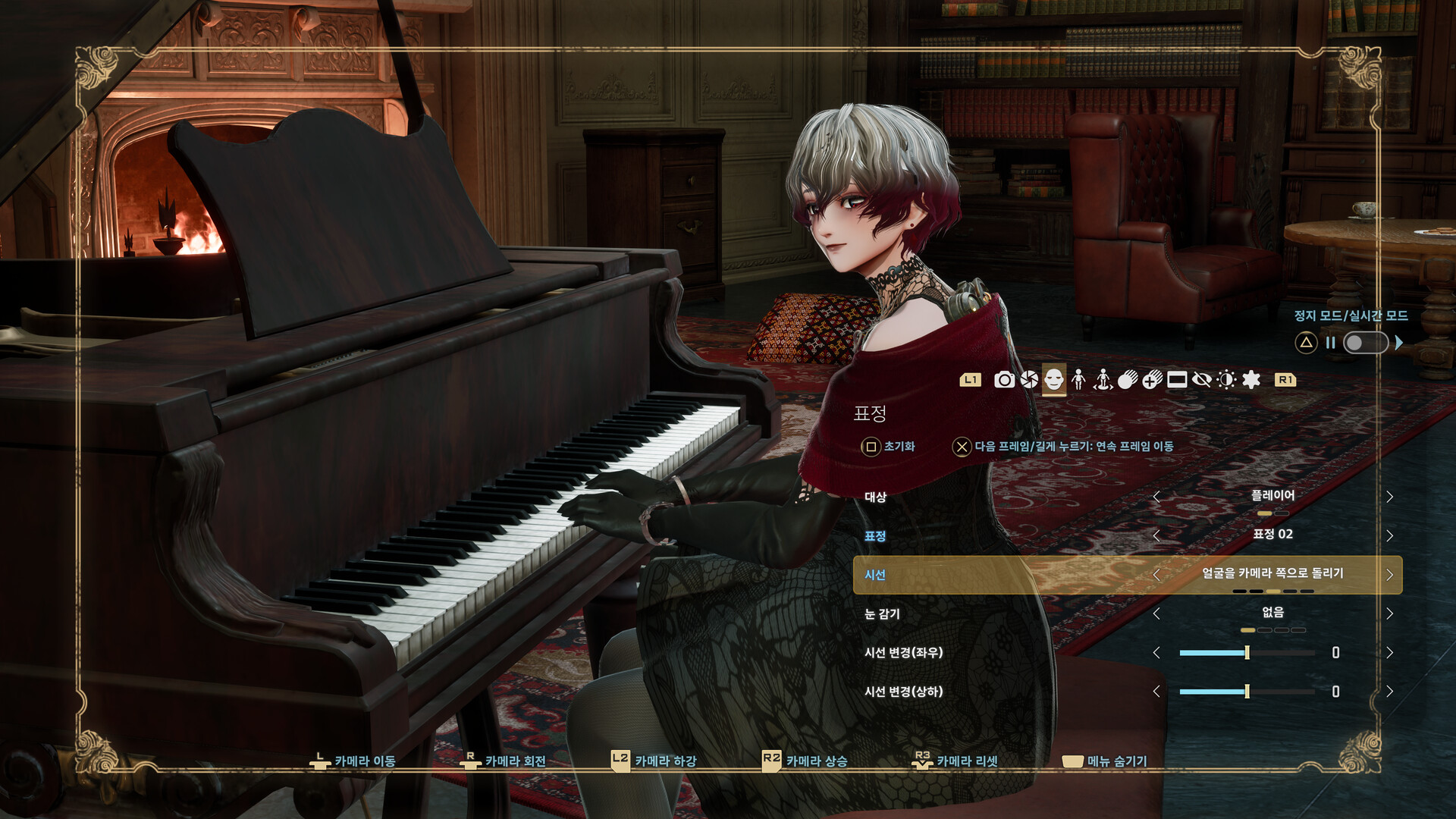Select the character movement pose icon

(x=1103, y=381)
